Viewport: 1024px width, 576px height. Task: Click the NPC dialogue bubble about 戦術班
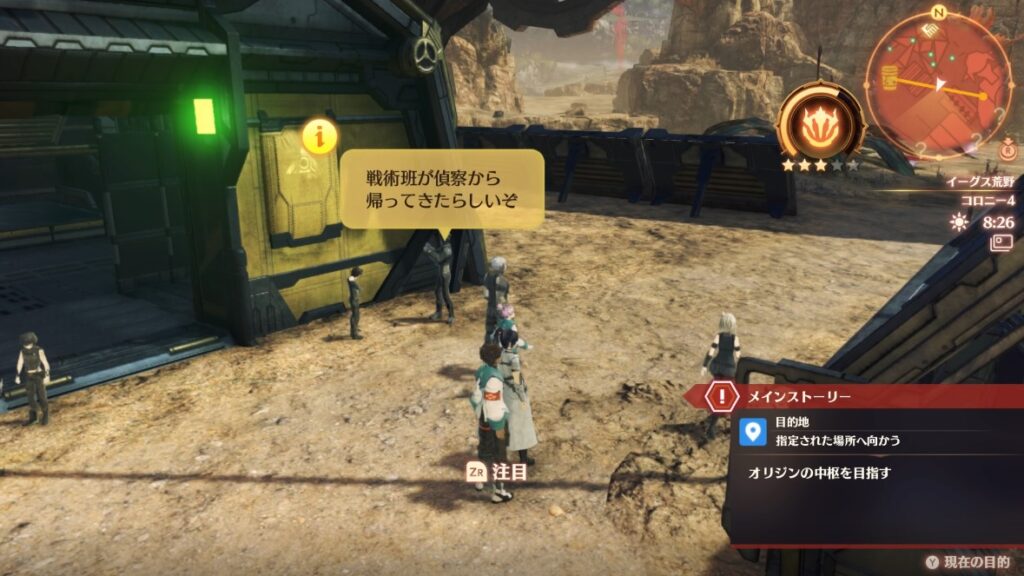point(442,188)
